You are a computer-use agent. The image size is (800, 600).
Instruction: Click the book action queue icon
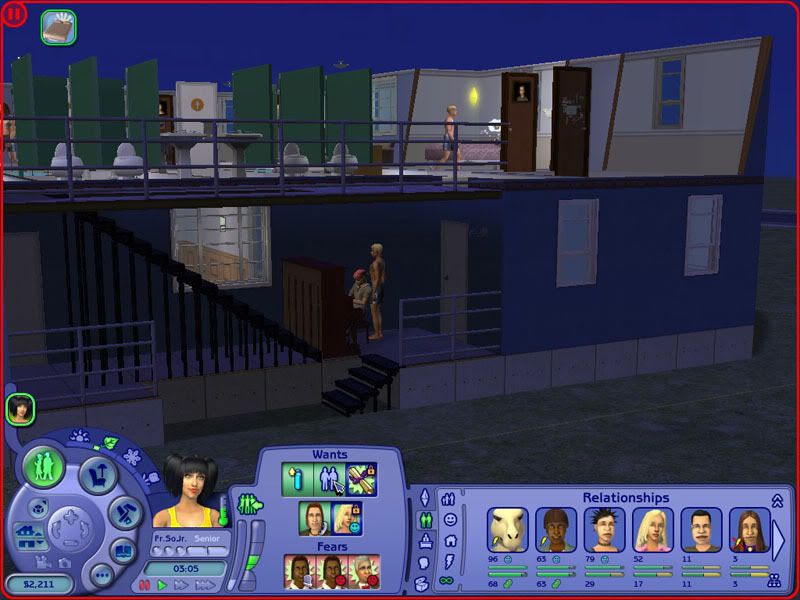tap(58, 27)
